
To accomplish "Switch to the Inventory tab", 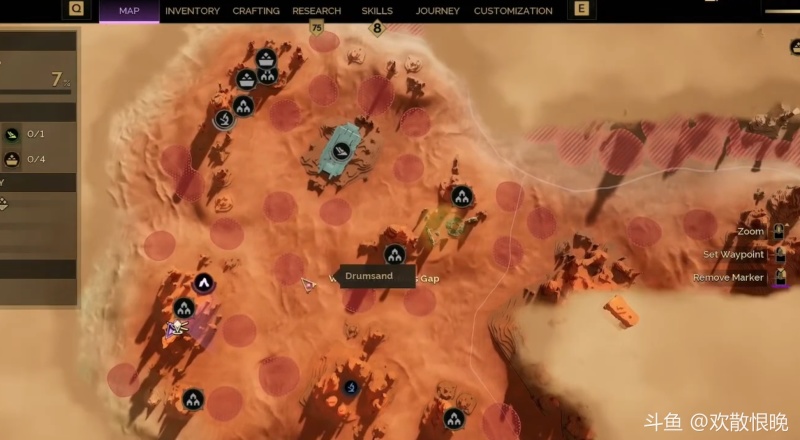I will pos(192,11).
